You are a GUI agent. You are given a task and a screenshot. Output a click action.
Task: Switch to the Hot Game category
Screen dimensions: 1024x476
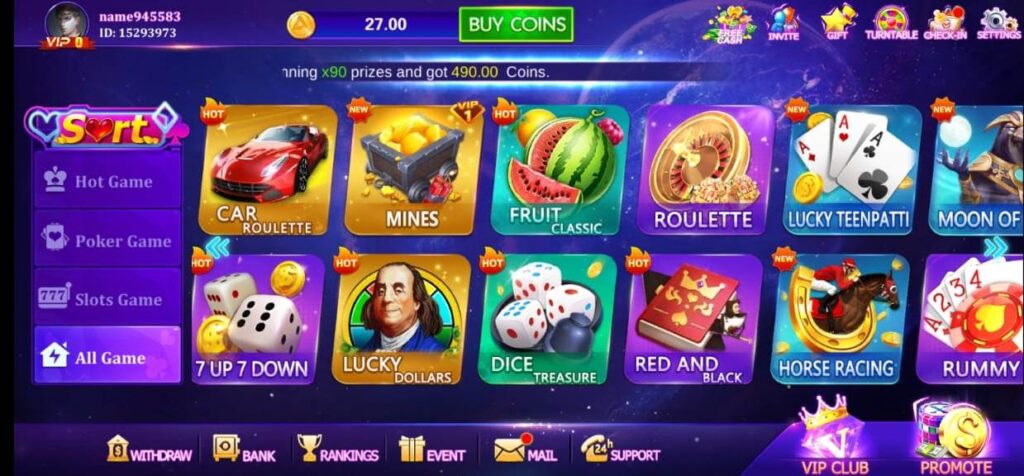108,181
